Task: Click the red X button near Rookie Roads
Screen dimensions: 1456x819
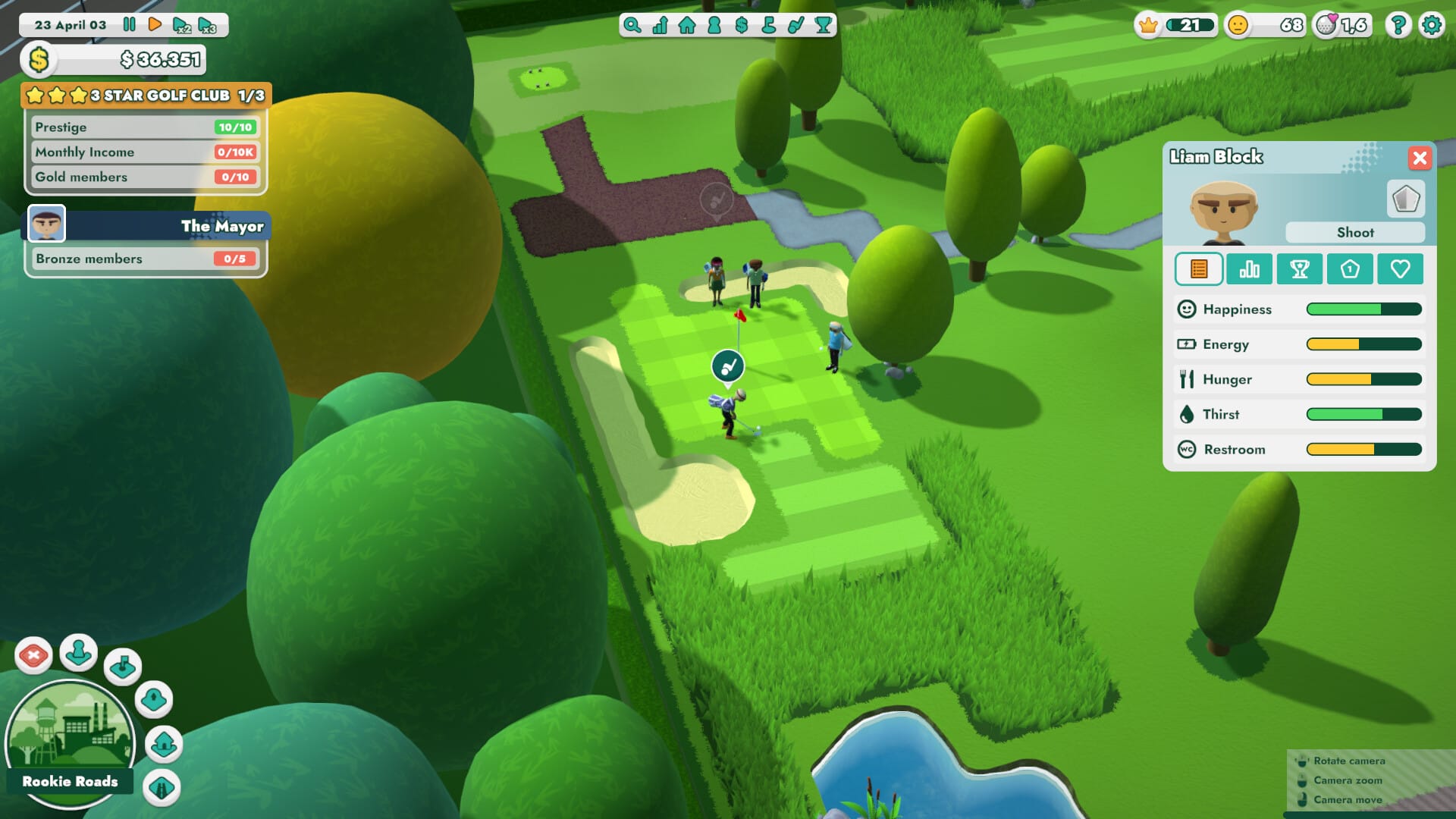Action: click(33, 655)
